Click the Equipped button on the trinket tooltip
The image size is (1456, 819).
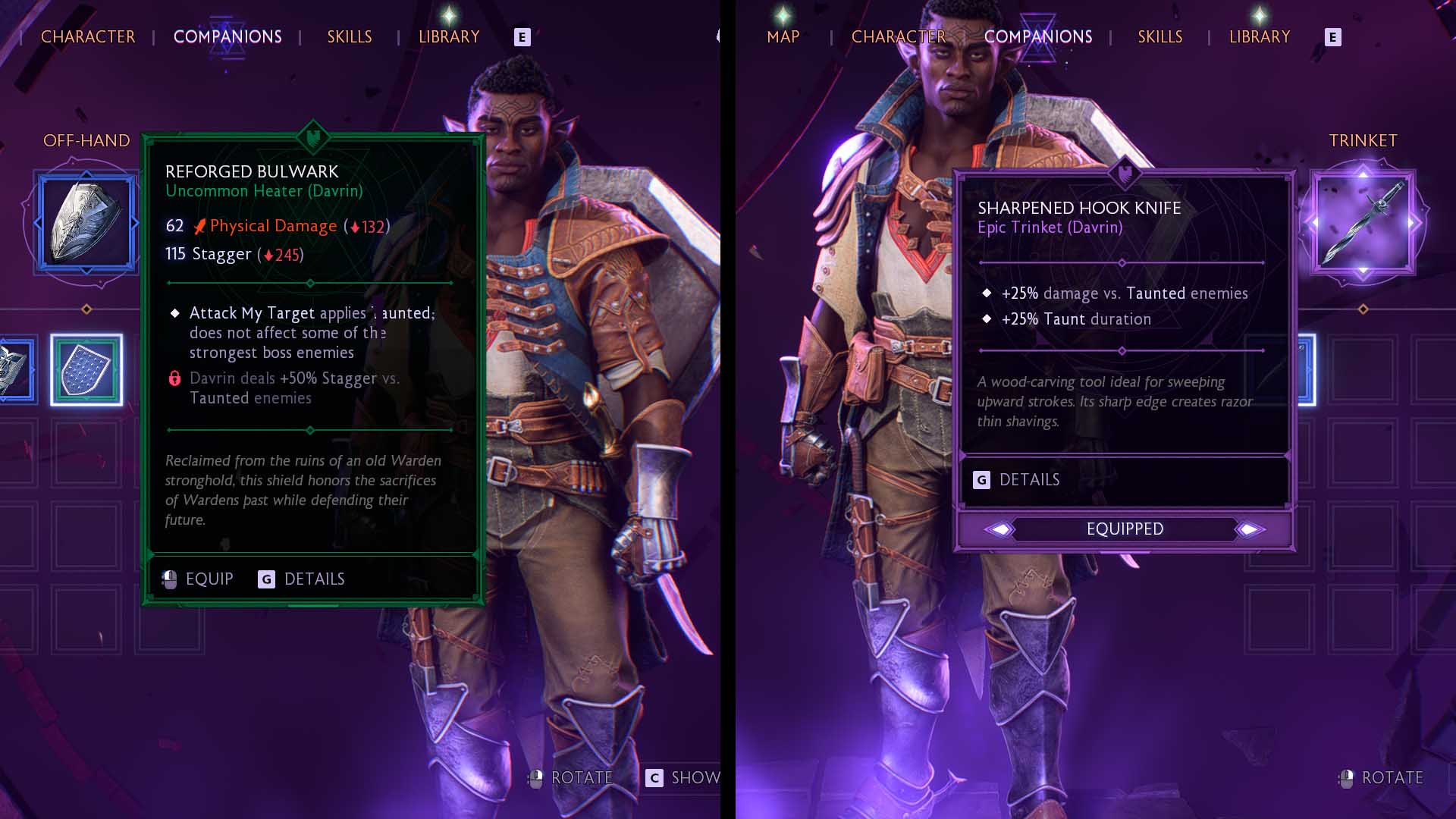[1125, 529]
